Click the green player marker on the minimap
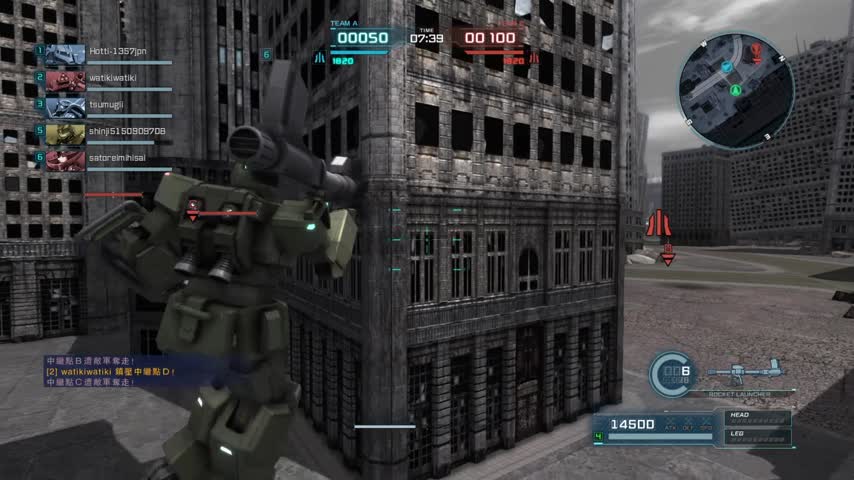854x480 pixels. [x=736, y=90]
